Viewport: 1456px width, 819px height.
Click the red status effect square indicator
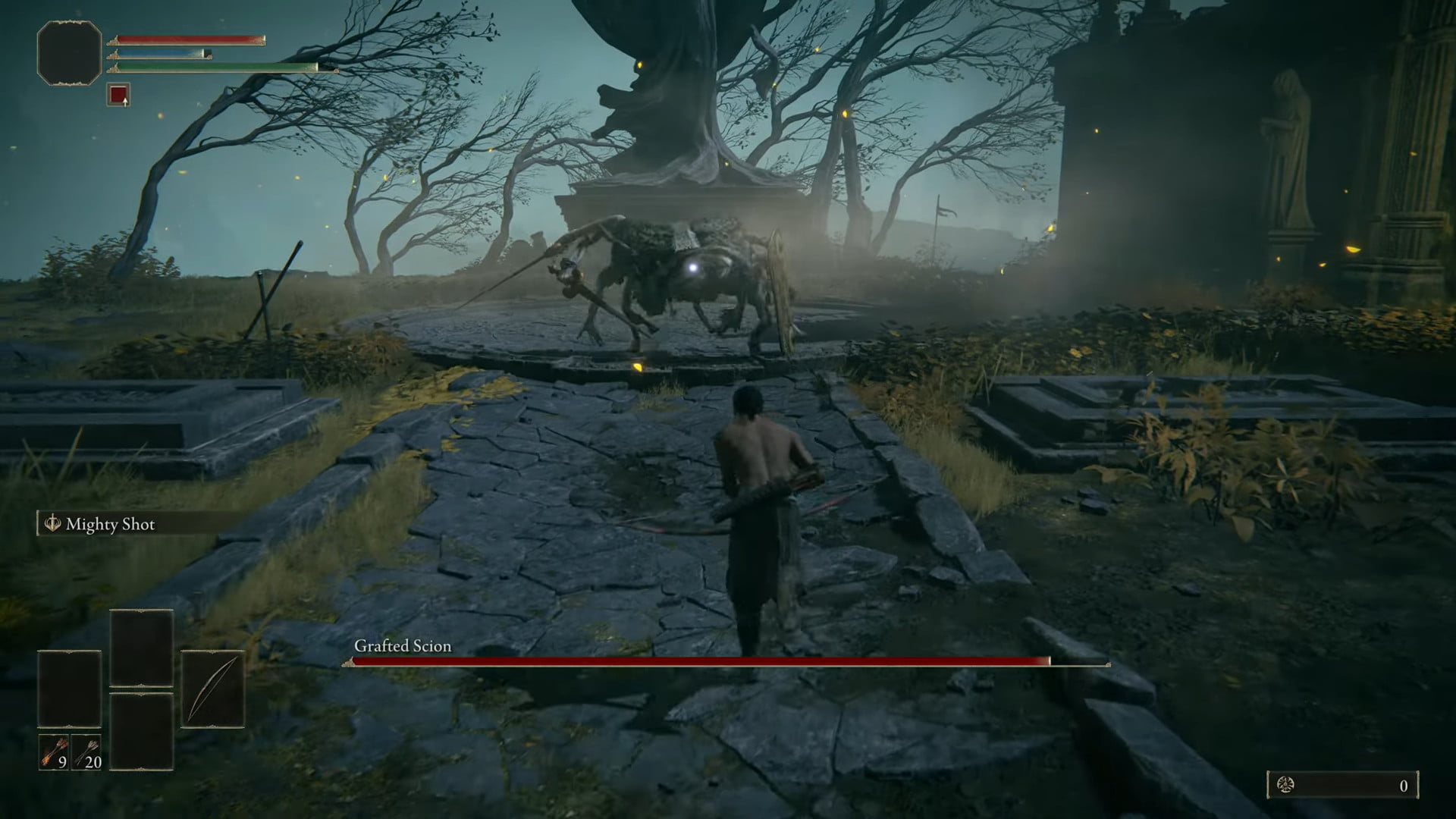pyautogui.click(x=118, y=96)
